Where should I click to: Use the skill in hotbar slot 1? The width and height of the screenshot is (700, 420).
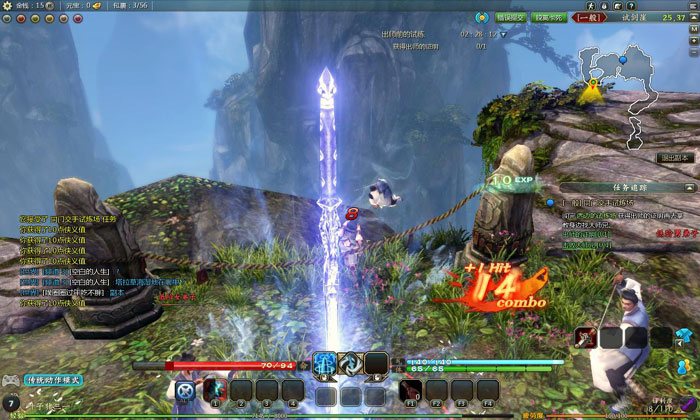coord(215,390)
